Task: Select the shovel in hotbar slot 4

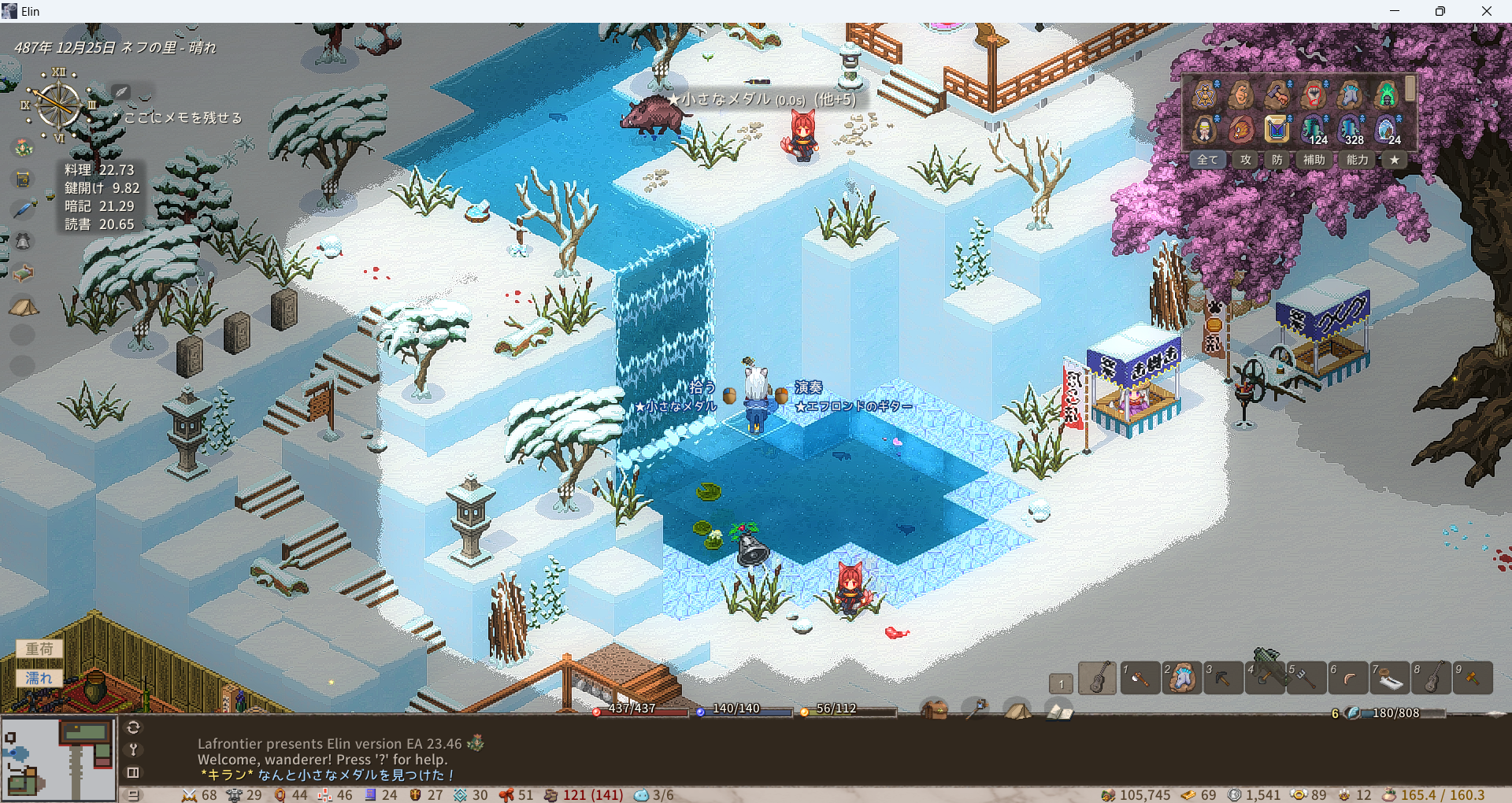Action: coord(1265,678)
